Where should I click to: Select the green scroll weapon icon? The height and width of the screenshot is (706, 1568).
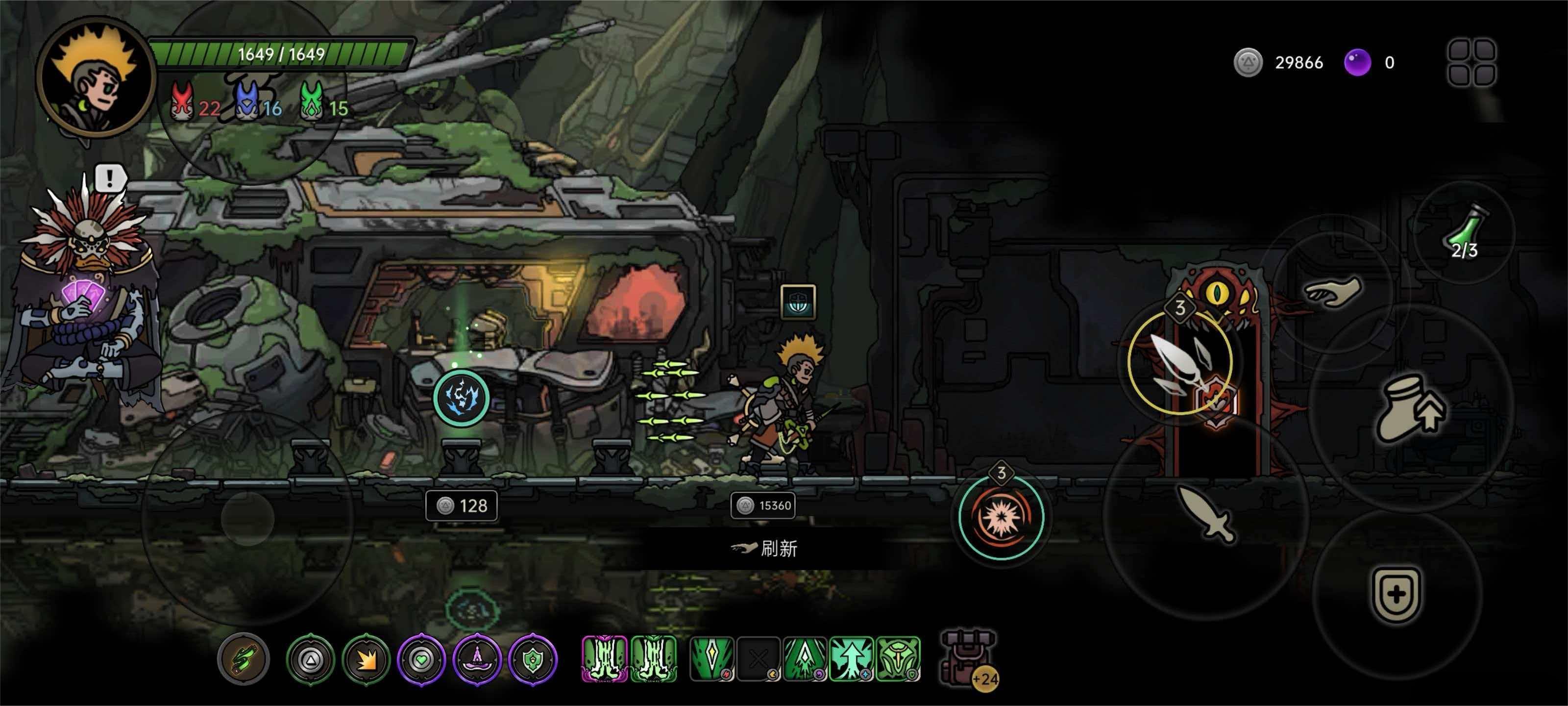click(x=244, y=659)
